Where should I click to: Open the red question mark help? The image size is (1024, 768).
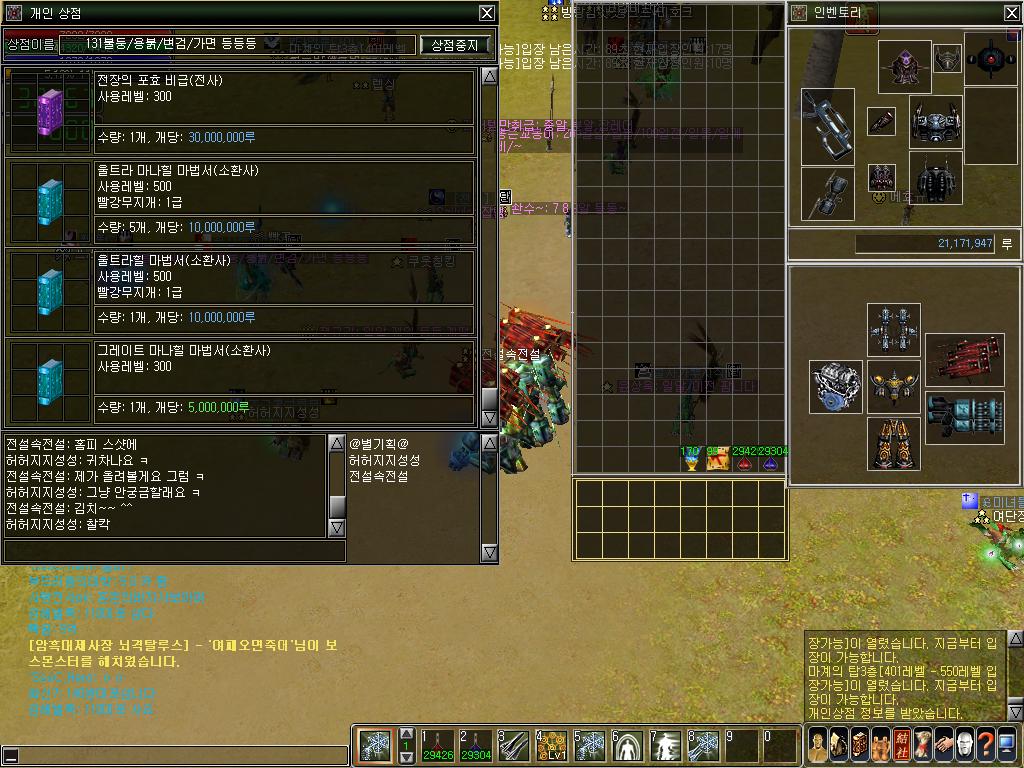986,745
